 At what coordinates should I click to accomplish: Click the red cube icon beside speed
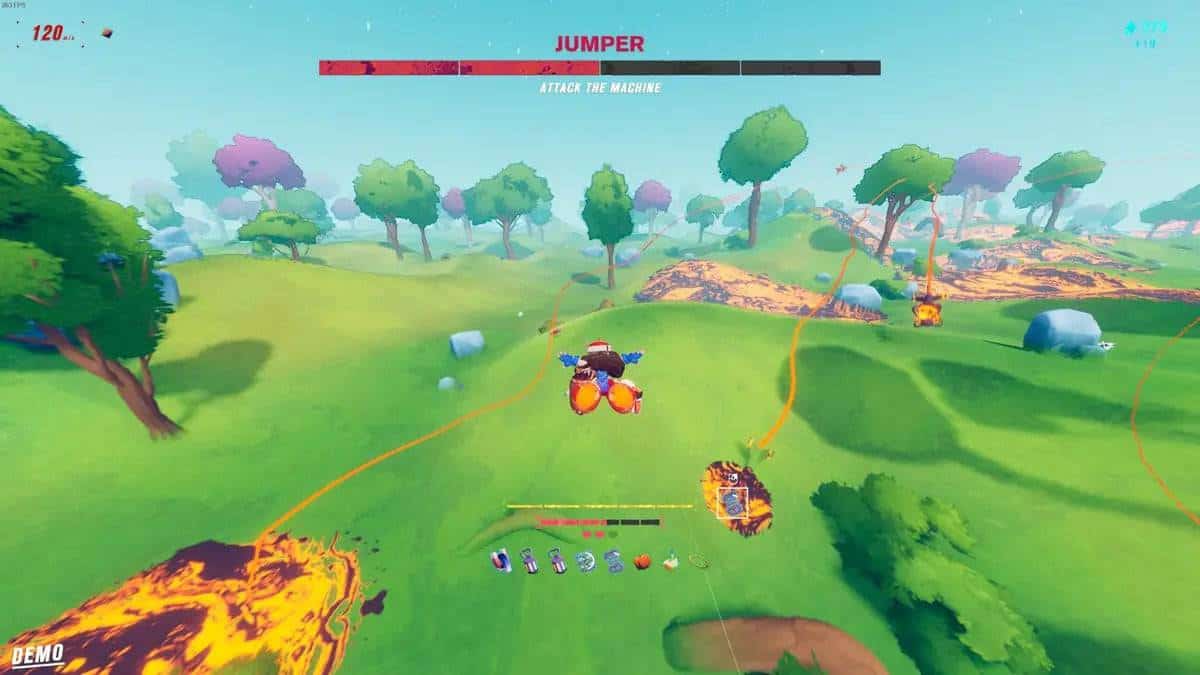[107, 33]
